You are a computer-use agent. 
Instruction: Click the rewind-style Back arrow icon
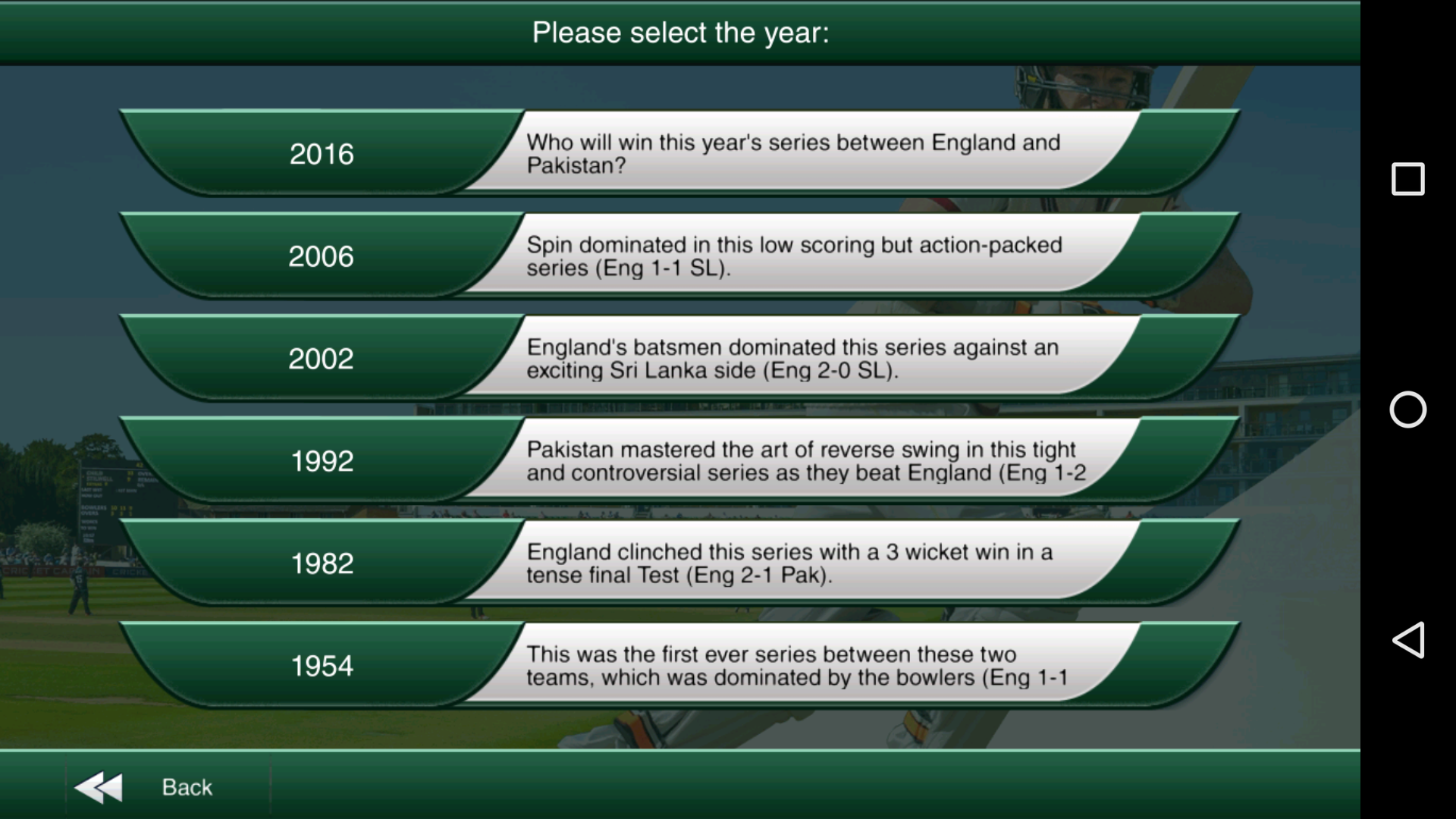pos(99,786)
